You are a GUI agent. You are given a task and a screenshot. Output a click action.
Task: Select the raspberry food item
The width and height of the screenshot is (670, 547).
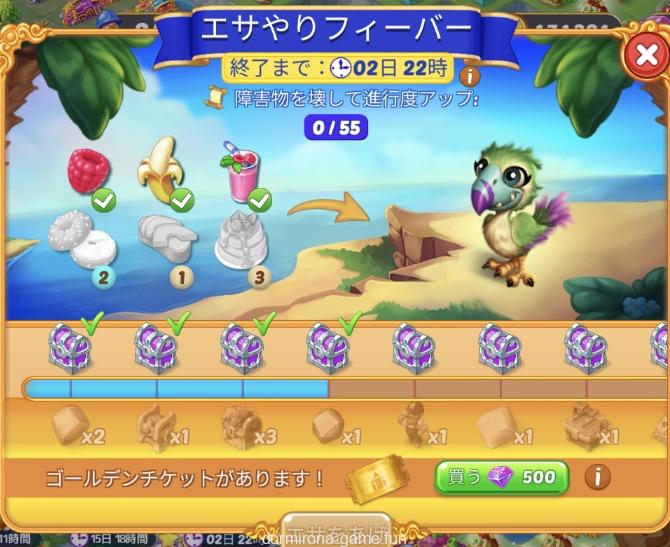[88, 173]
